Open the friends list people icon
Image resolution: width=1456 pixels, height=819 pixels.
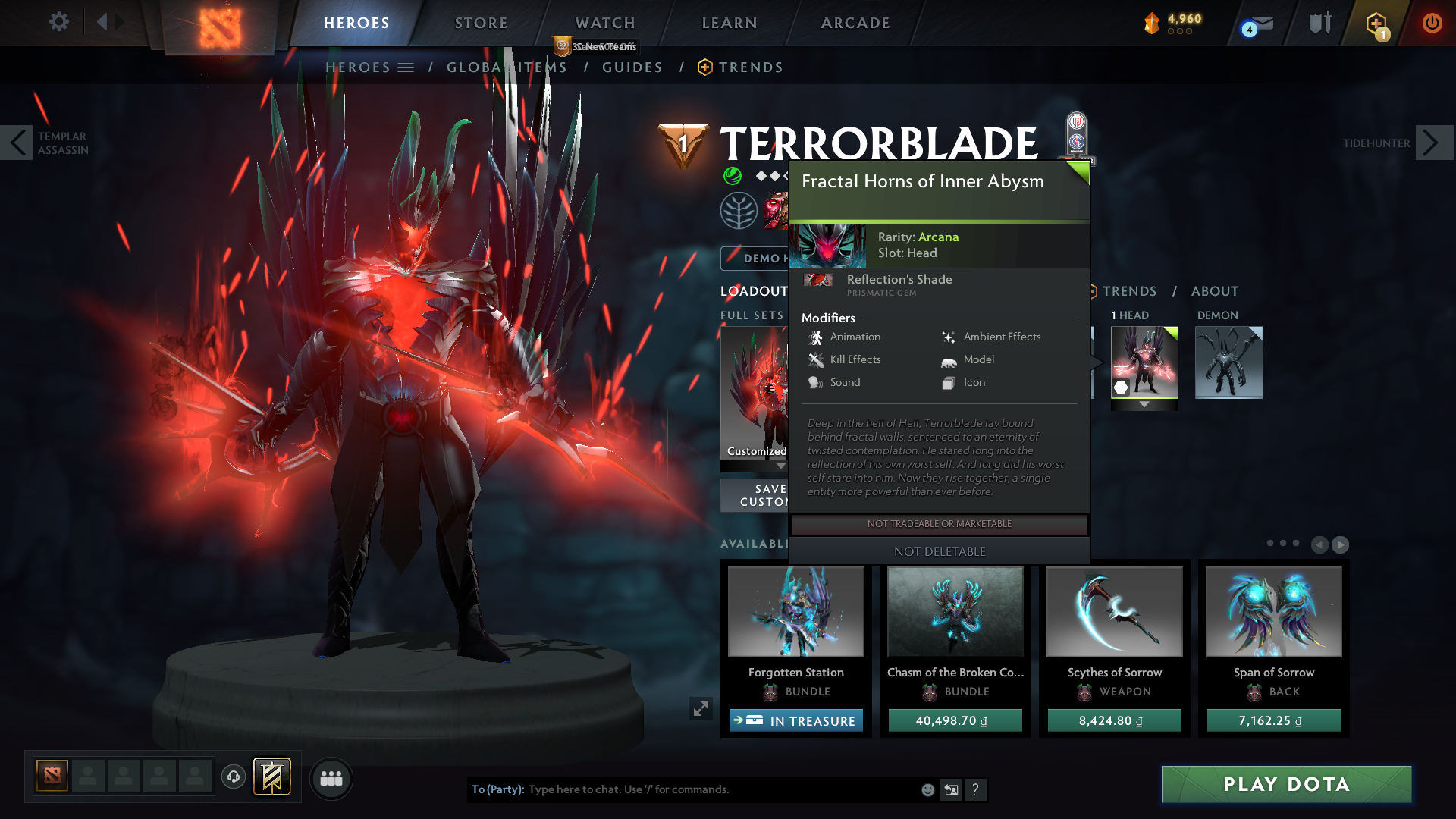pyautogui.click(x=331, y=778)
